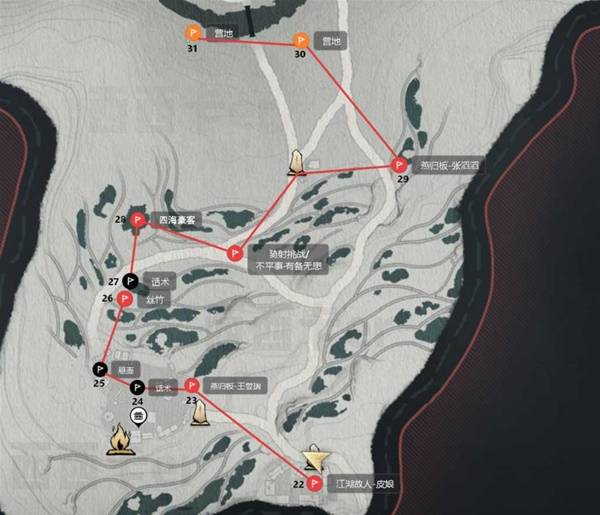
Task: Select orange camp marker number 30
Action: 299,40
